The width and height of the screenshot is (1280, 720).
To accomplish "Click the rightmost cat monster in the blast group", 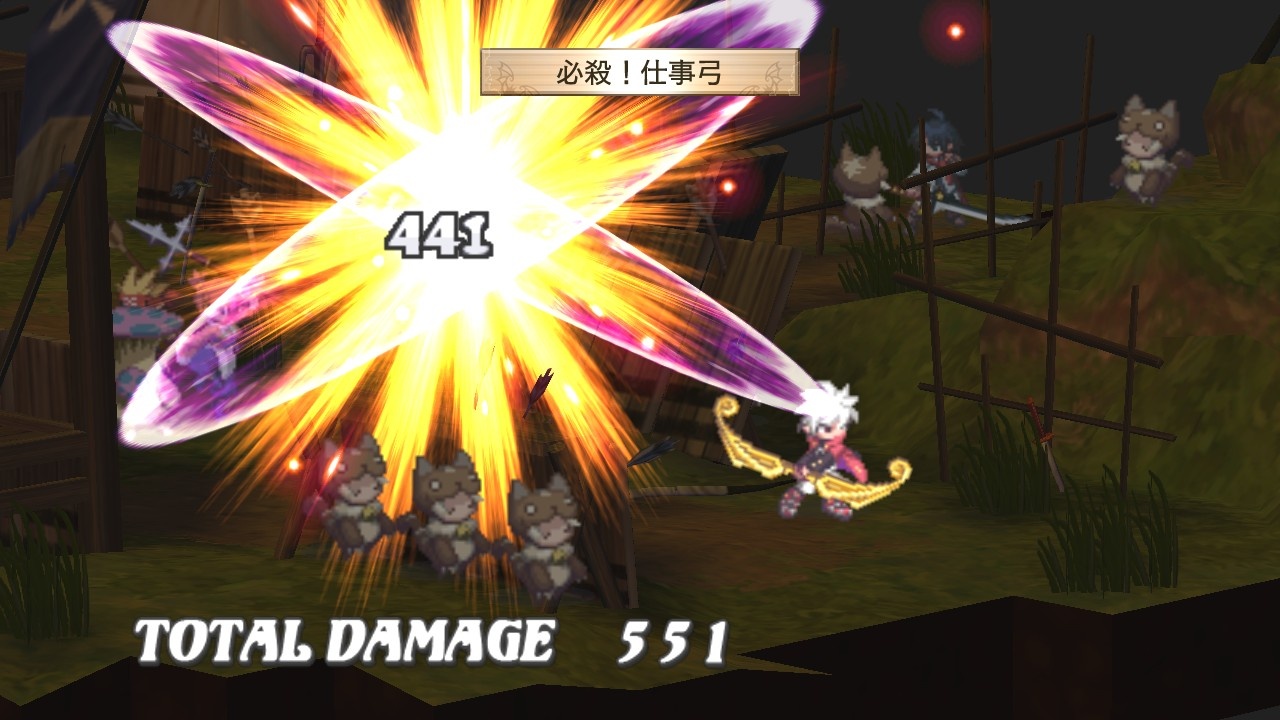I will click(545, 530).
